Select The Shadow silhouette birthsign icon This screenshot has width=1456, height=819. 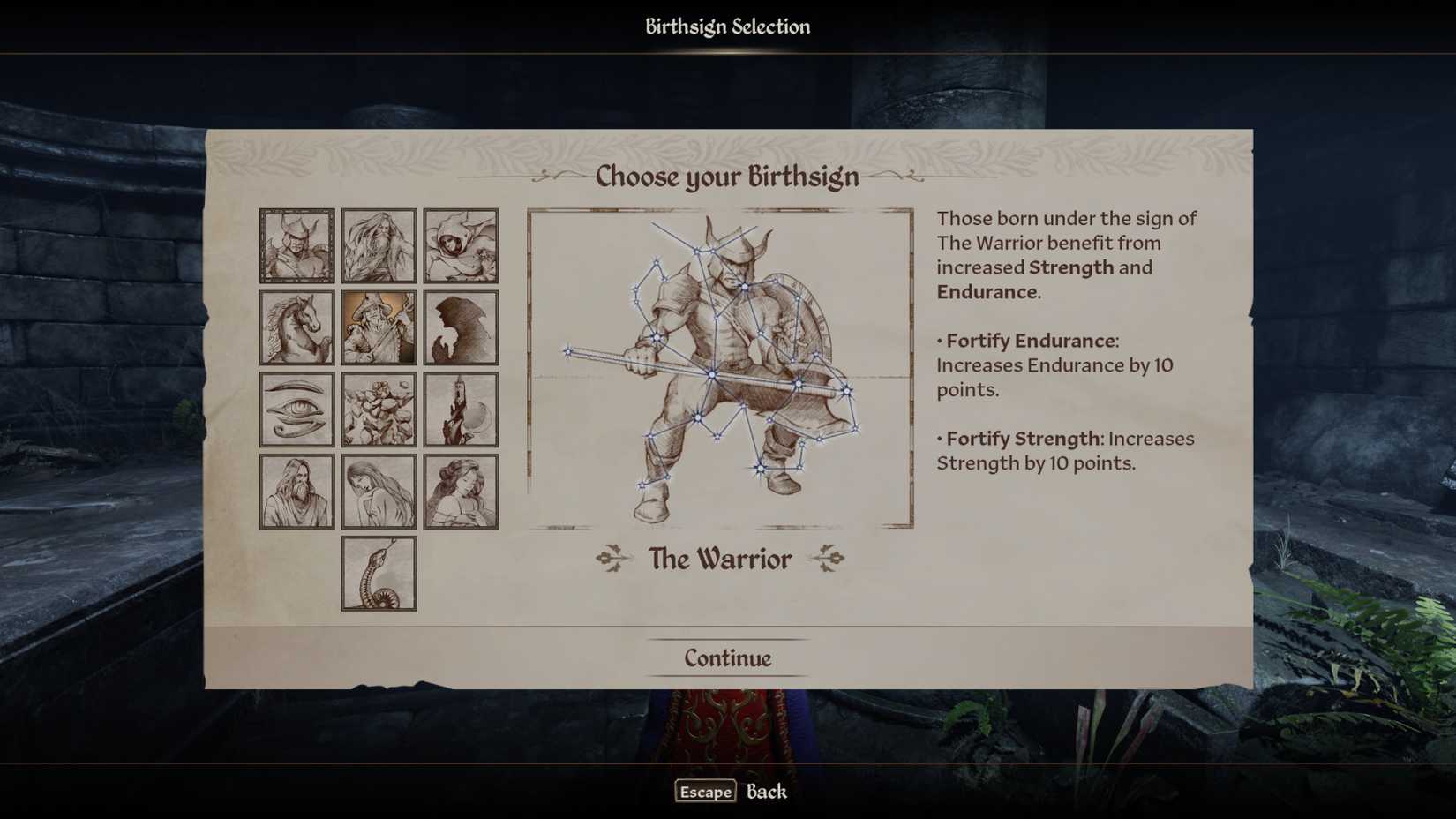461,326
